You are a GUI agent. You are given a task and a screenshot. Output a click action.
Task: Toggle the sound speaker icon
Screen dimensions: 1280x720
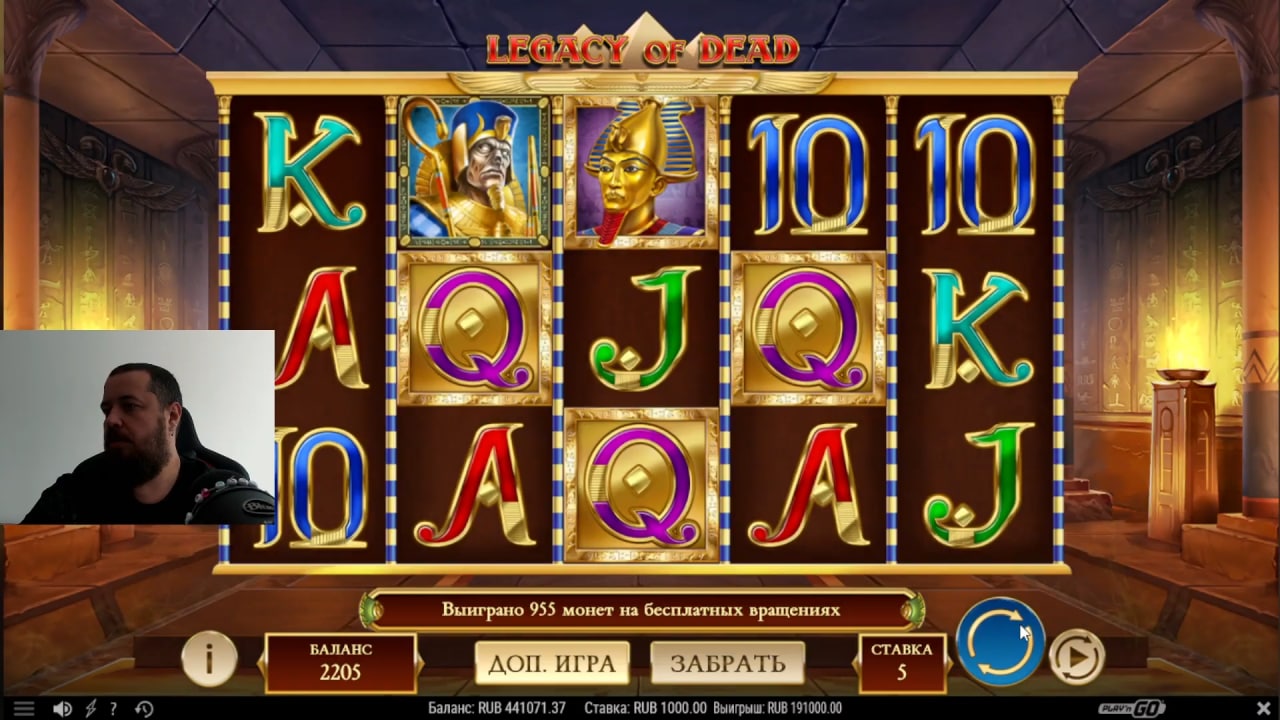[x=62, y=709]
